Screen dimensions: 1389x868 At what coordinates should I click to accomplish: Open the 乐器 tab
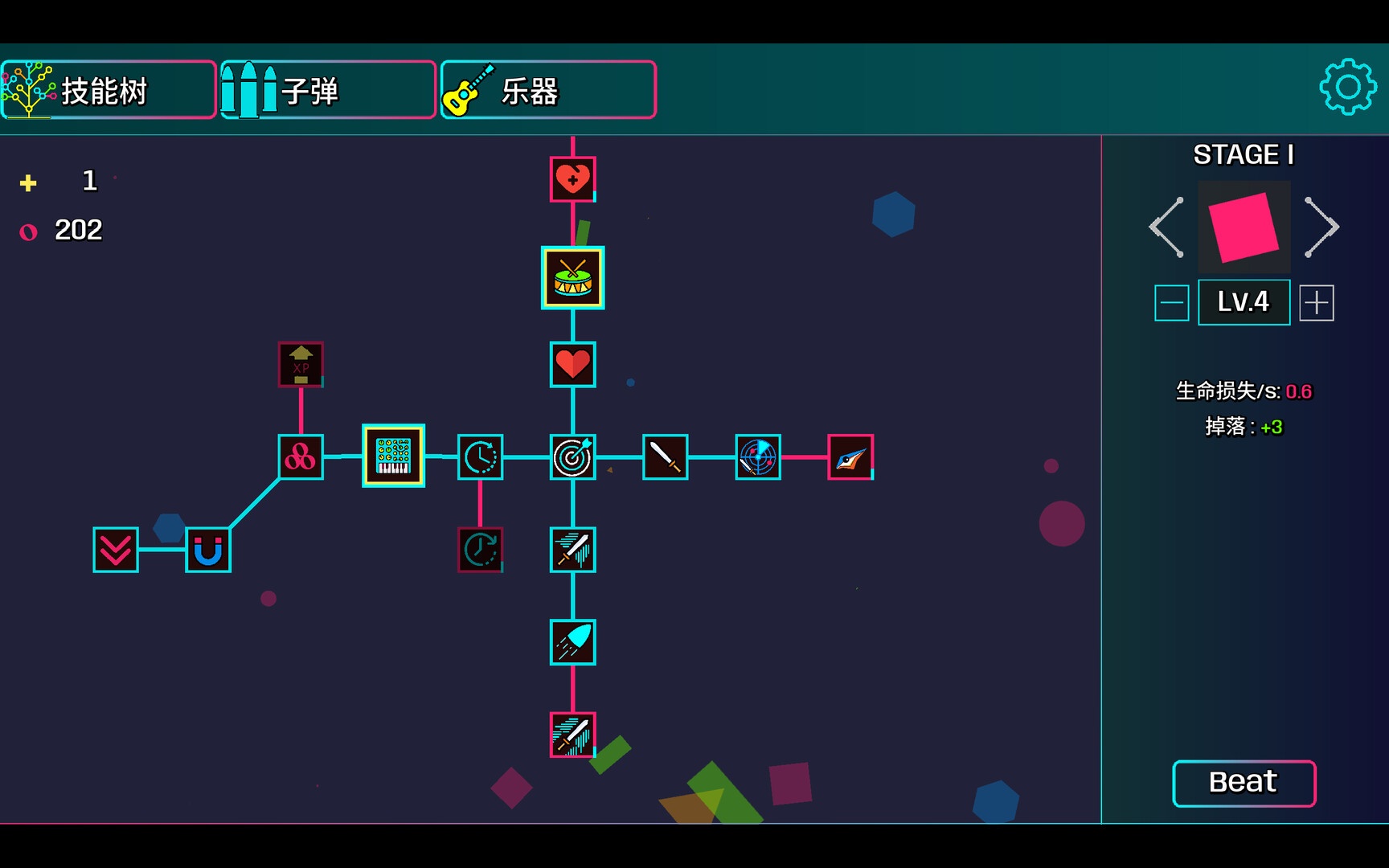click(x=547, y=90)
